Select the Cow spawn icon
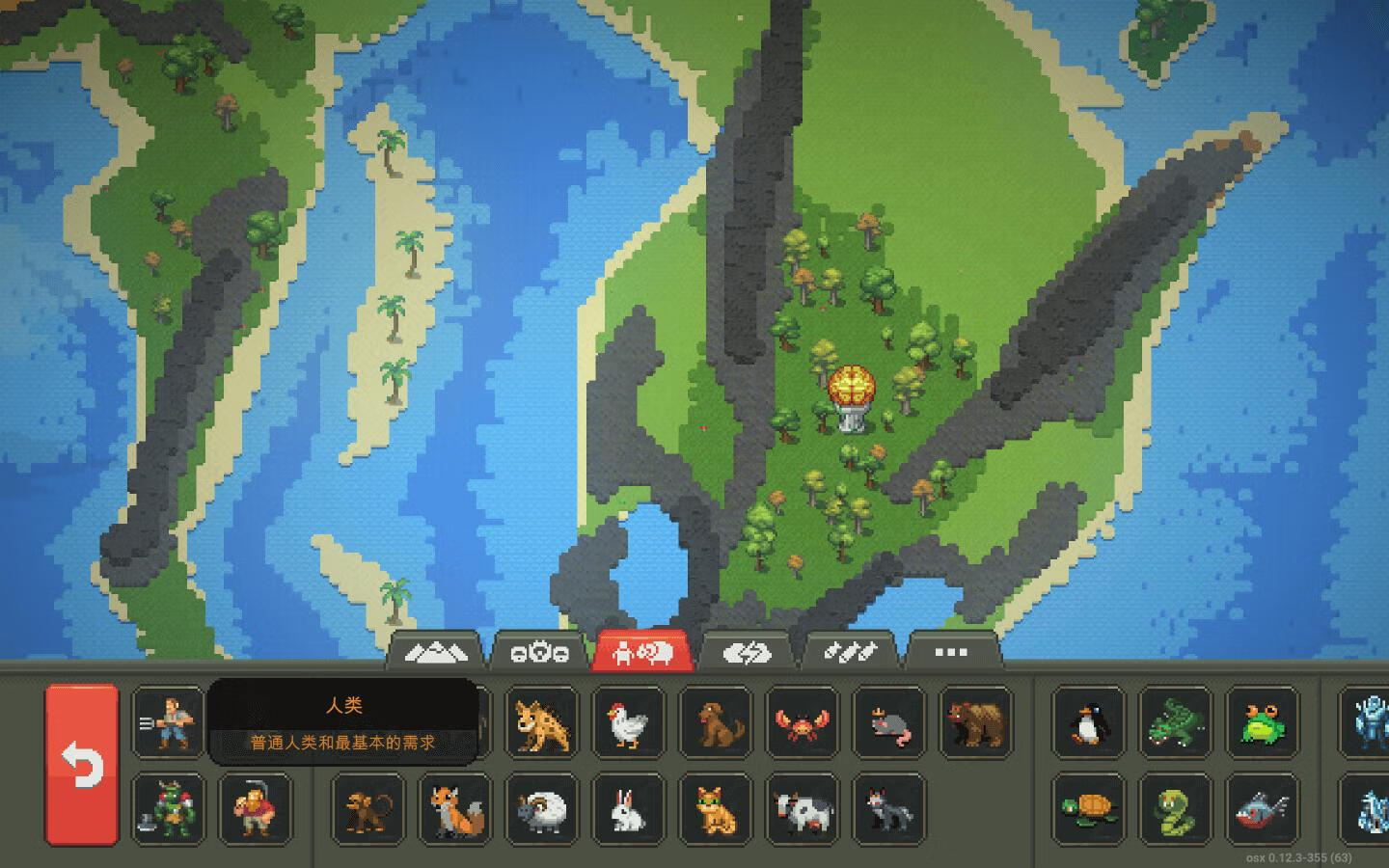This screenshot has width=1389, height=868. [x=802, y=810]
